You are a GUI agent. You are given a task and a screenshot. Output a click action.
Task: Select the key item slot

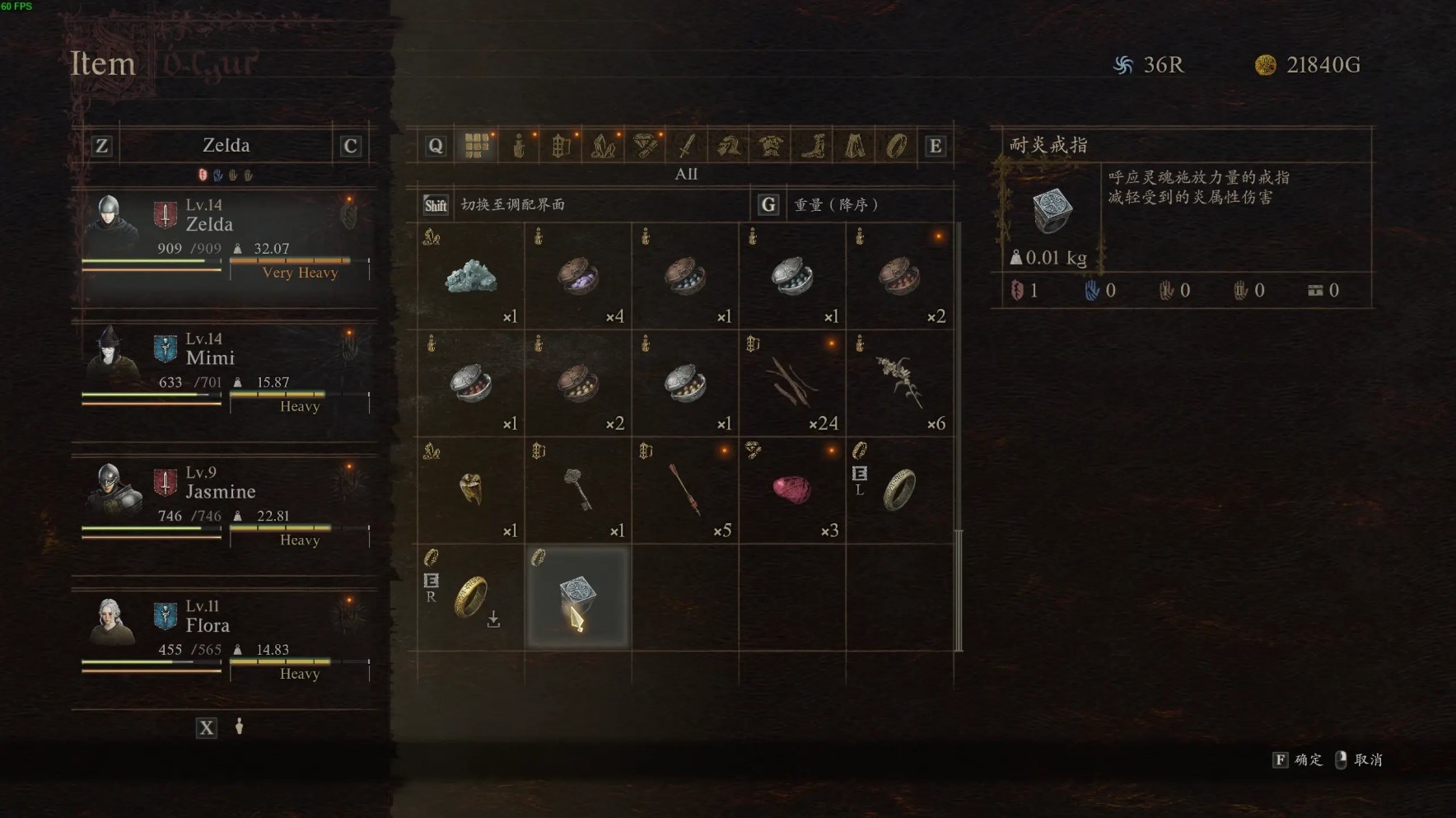click(578, 491)
